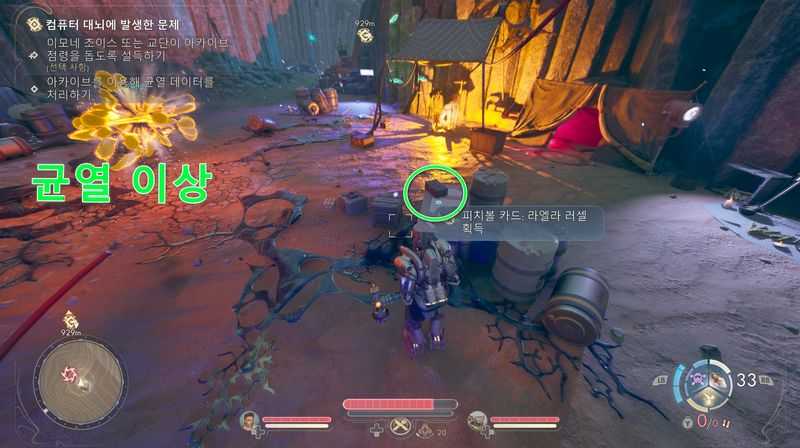The image size is (800, 448).
Task: Select the quest waypoint marker above the minimap
Action: [x=71, y=320]
